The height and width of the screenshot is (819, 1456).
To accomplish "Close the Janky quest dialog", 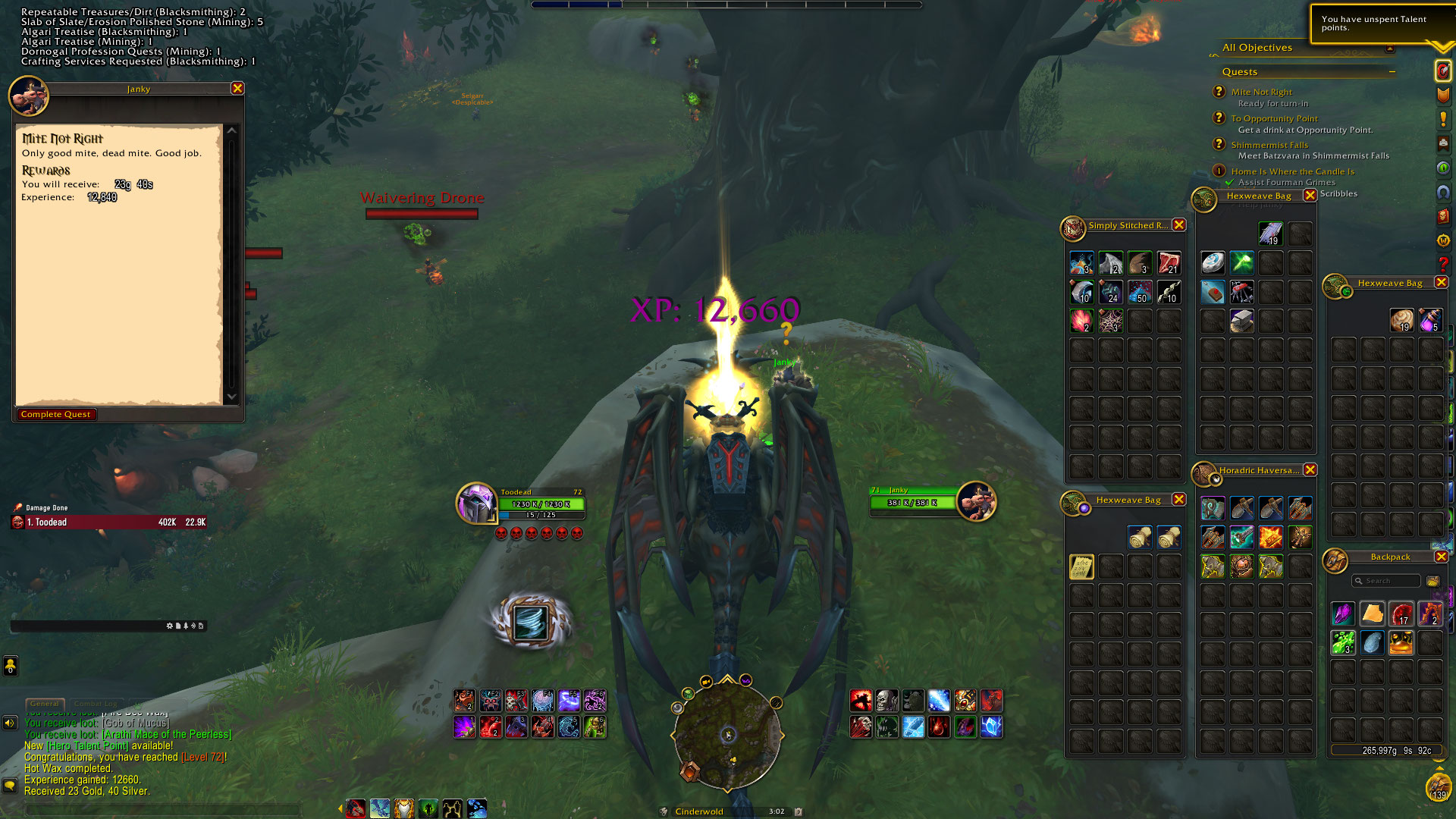I will click(237, 89).
